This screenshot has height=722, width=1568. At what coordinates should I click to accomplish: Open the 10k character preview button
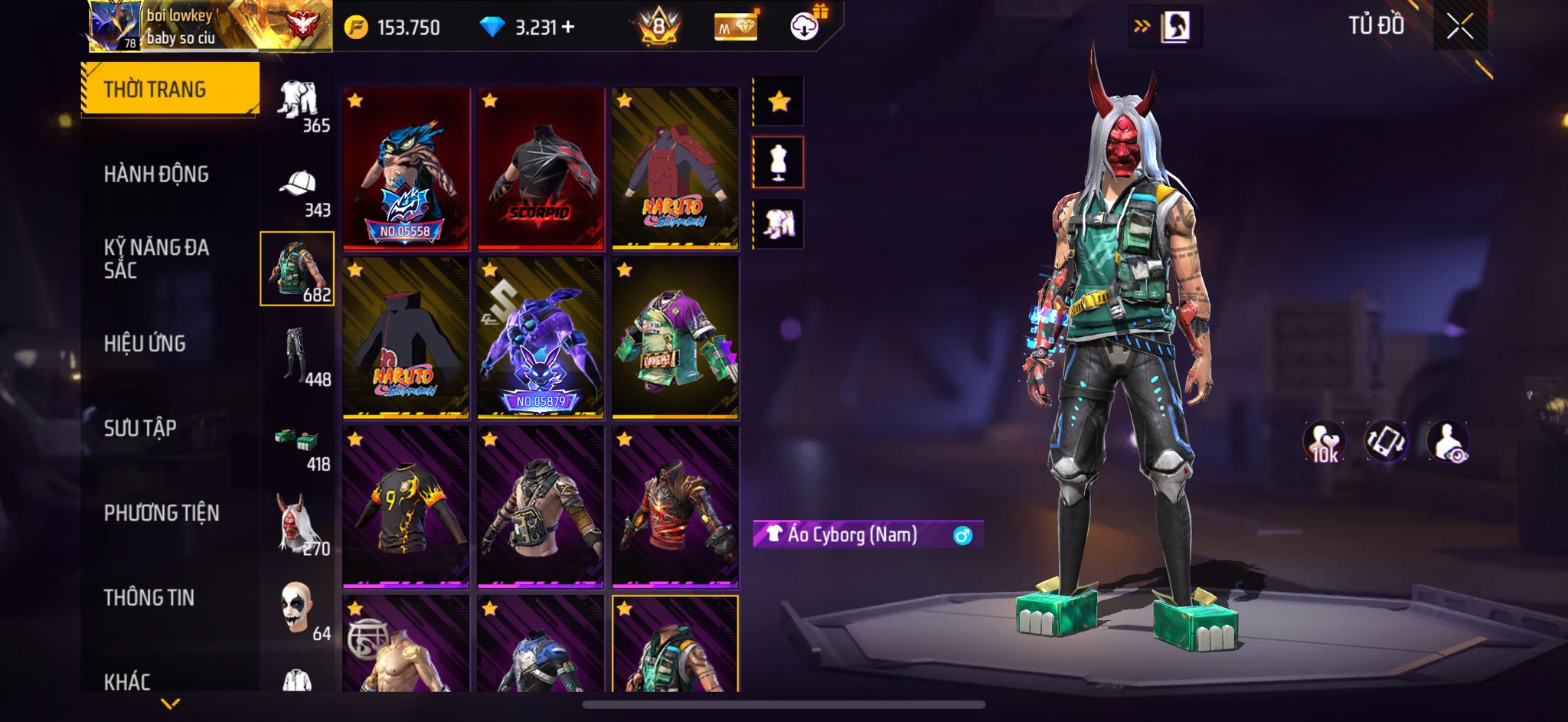1324,443
